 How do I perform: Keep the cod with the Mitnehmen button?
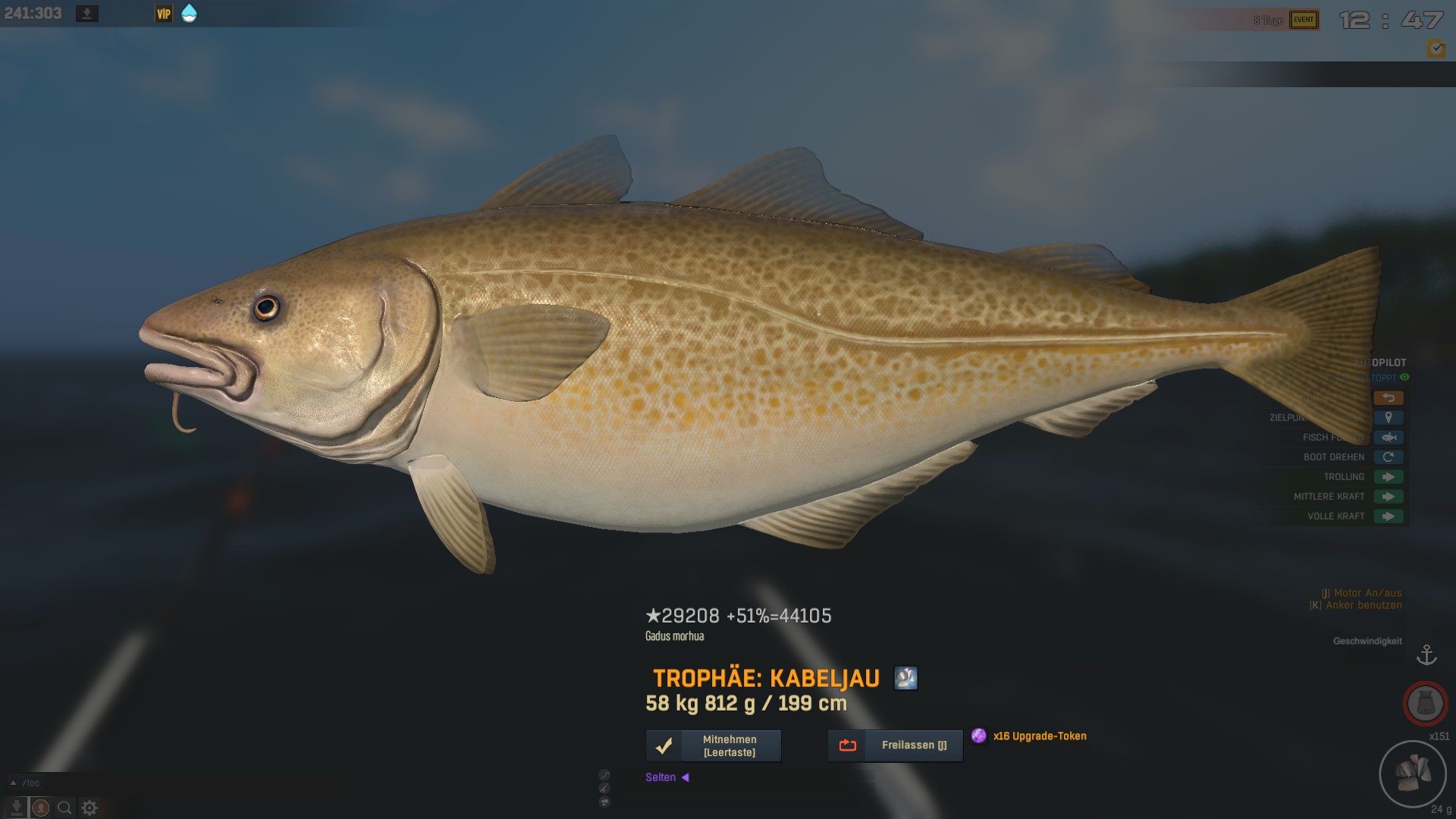[x=713, y=746]
